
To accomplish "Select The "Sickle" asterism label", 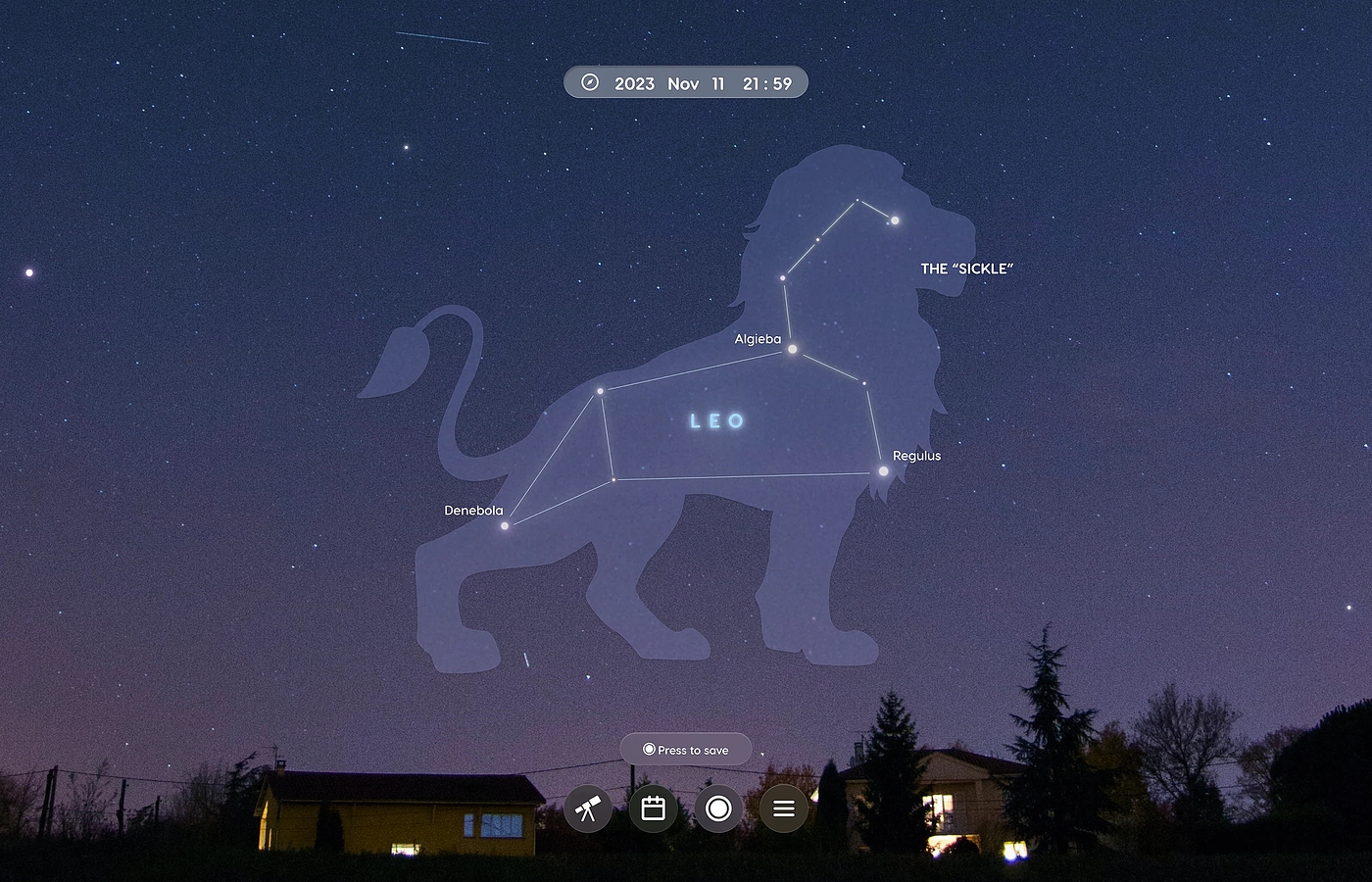I will coord(966,269).
